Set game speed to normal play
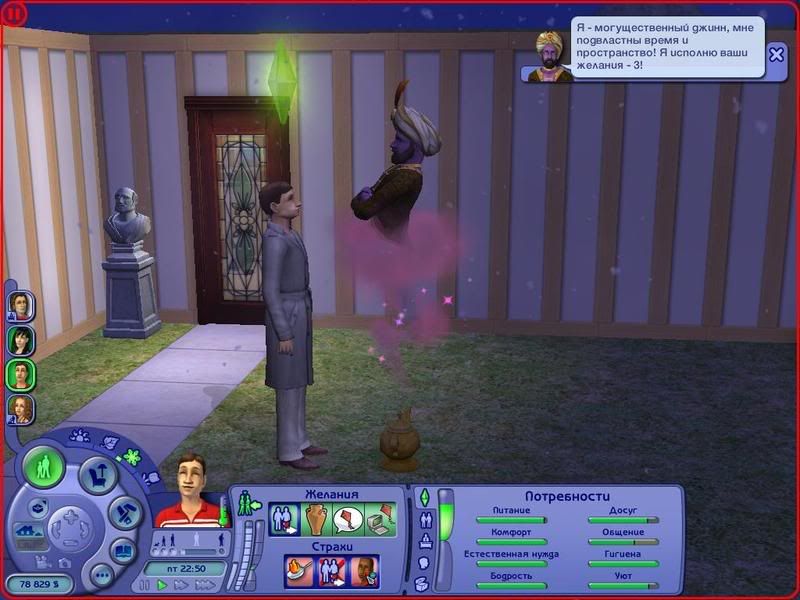Image resolution: width=800 pixels, height=600 pixels. pos(162,585)
